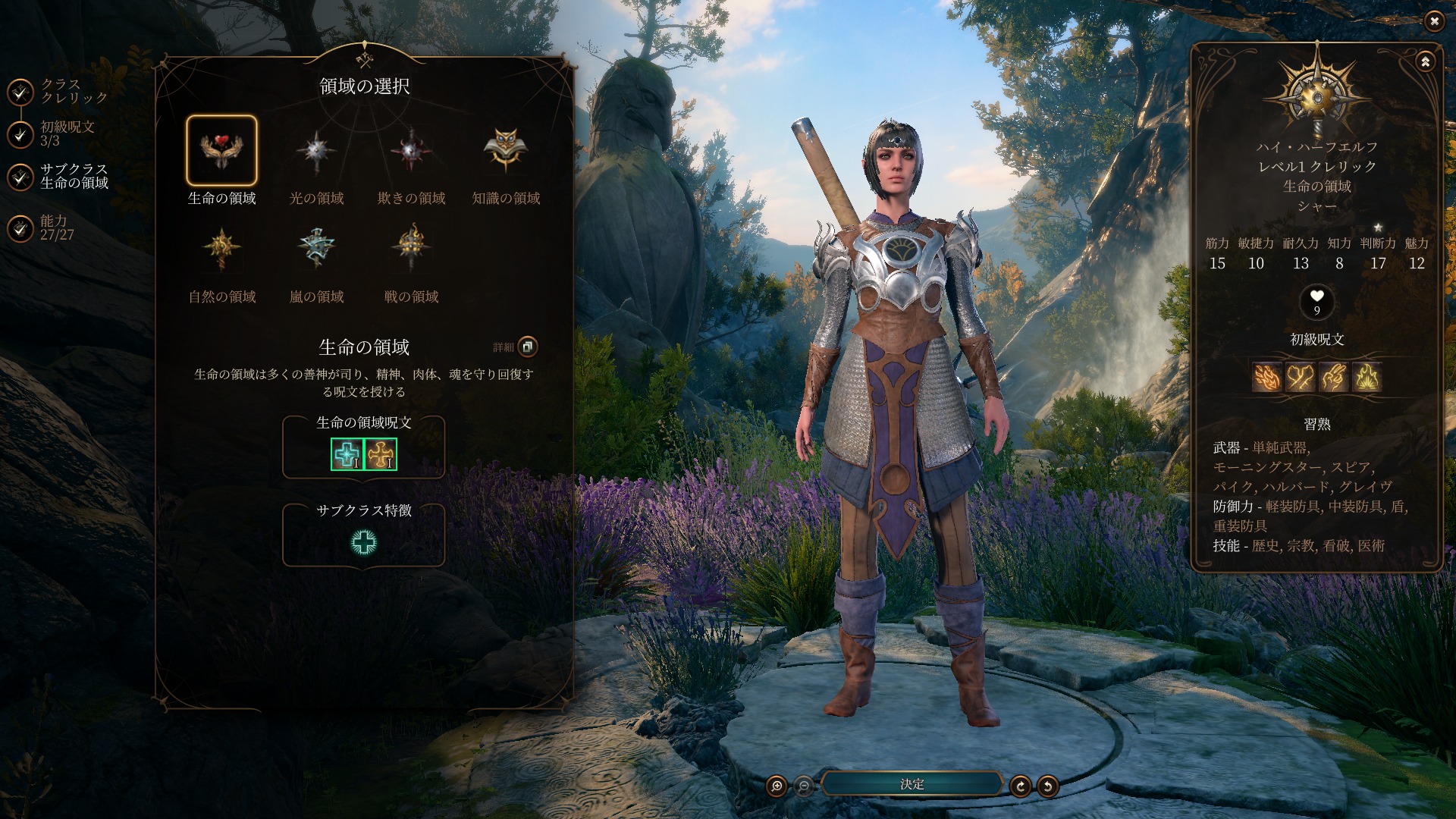1456x819 pixels.
Task: Inspect the blue cross domain spell icon
Action: (347, 454)
